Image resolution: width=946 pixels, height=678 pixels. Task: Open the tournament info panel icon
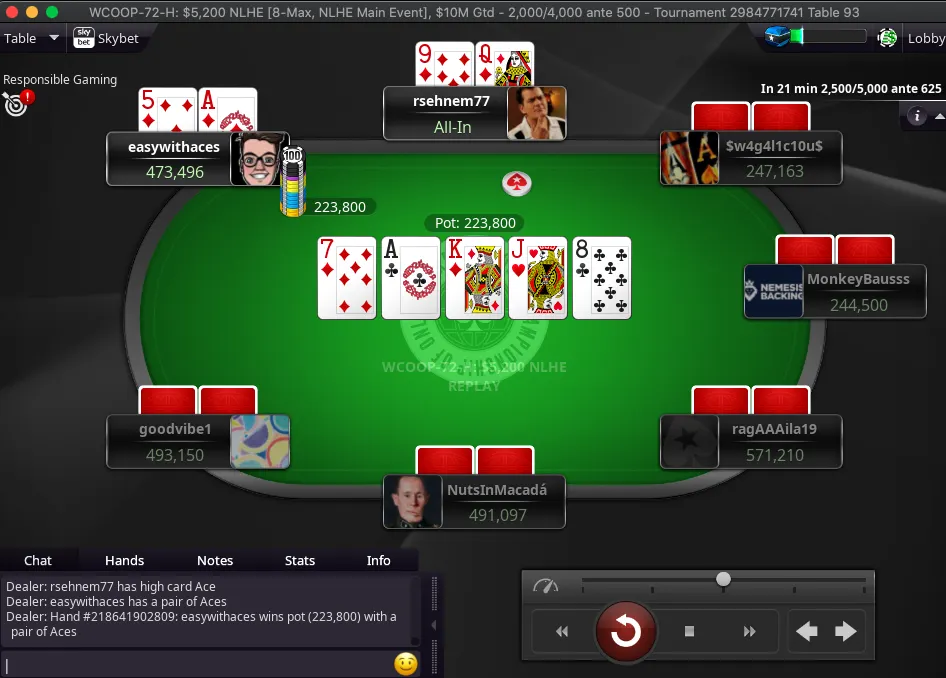tap(917, 116)
